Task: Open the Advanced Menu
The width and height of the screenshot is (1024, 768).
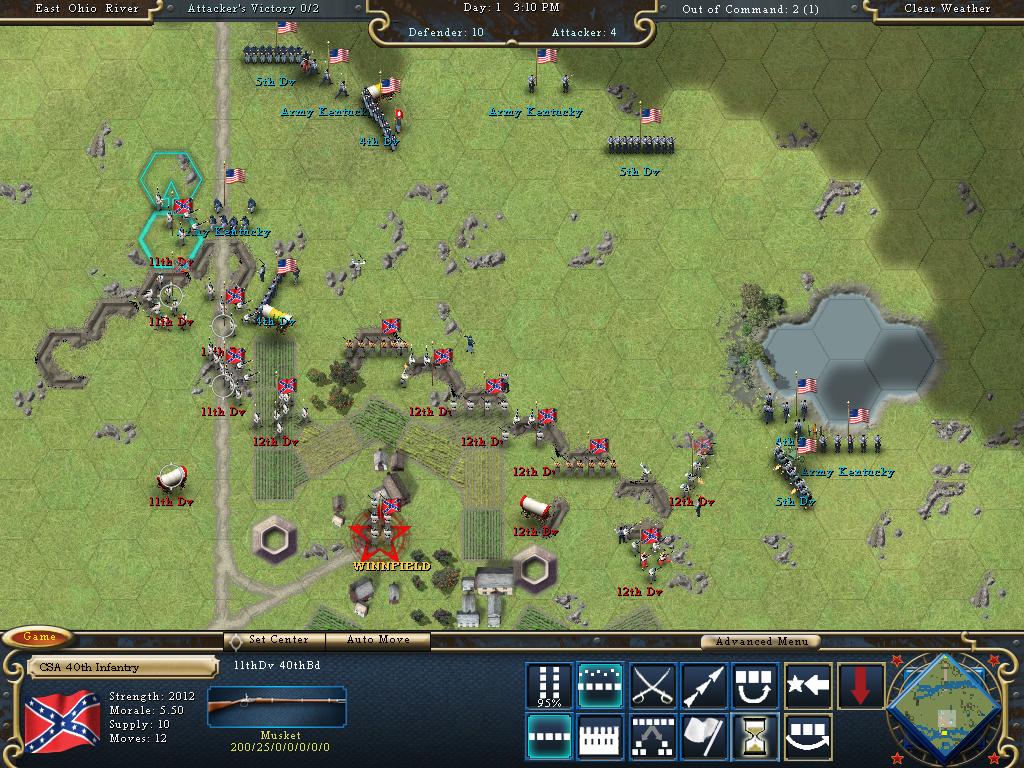Action: coord(759,641)
